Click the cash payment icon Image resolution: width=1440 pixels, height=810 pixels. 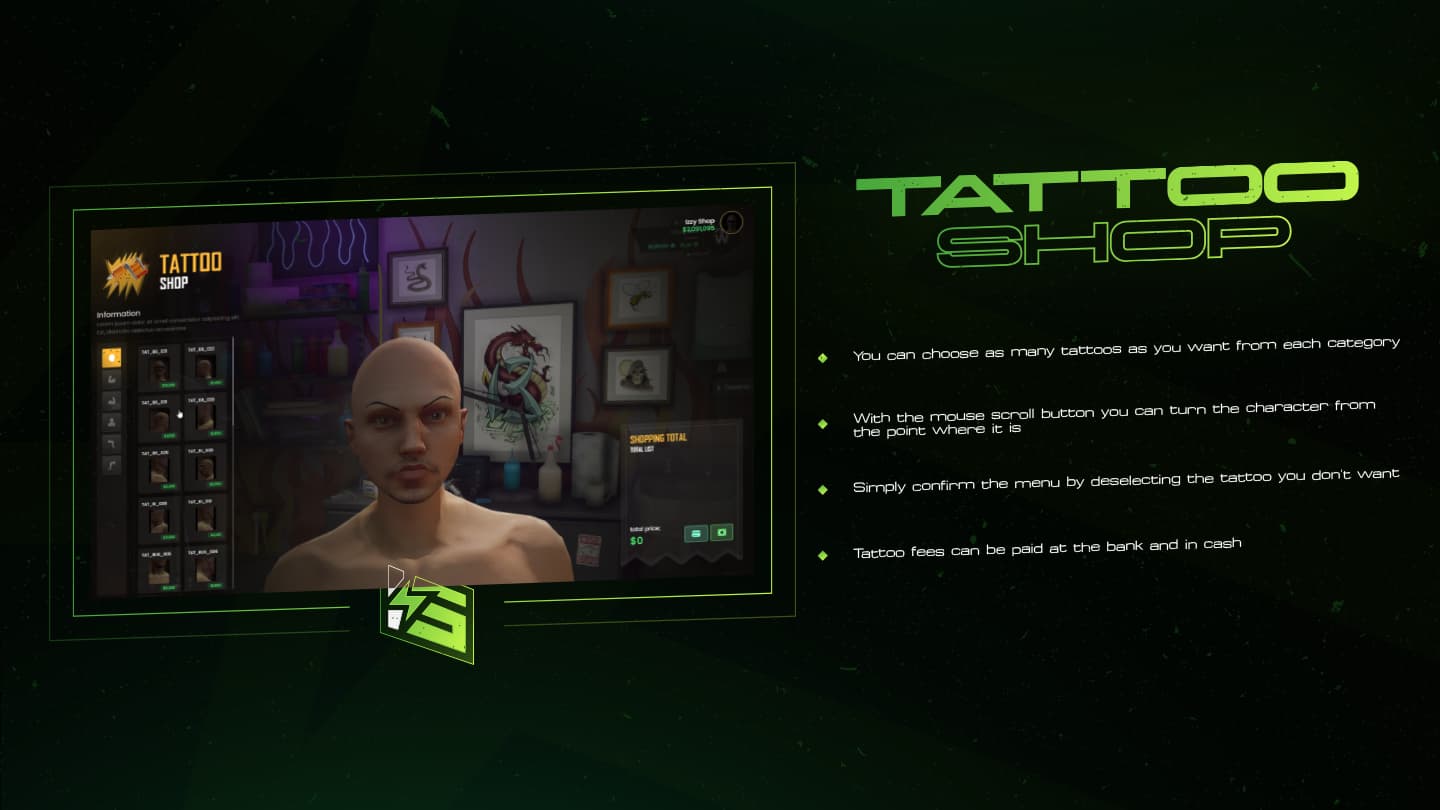(722, 532)
